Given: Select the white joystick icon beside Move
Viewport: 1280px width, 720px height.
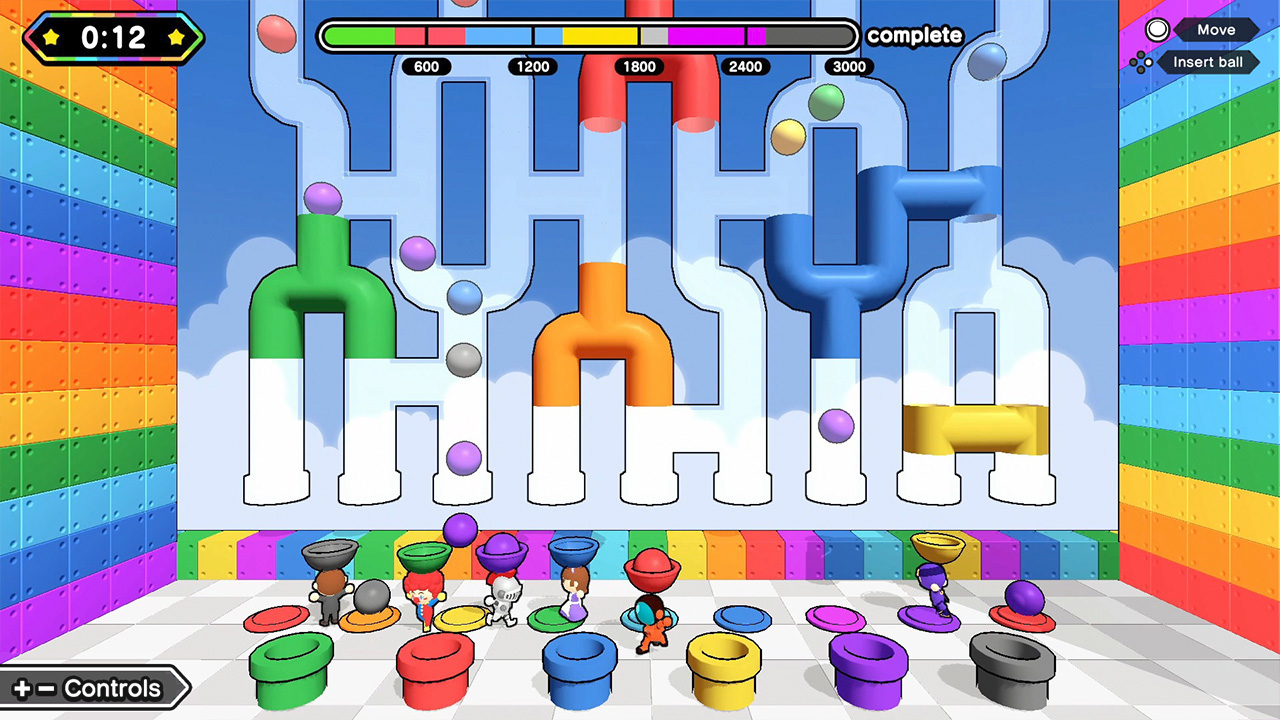Looking at the screenshot, I should tap(1156, 29).
